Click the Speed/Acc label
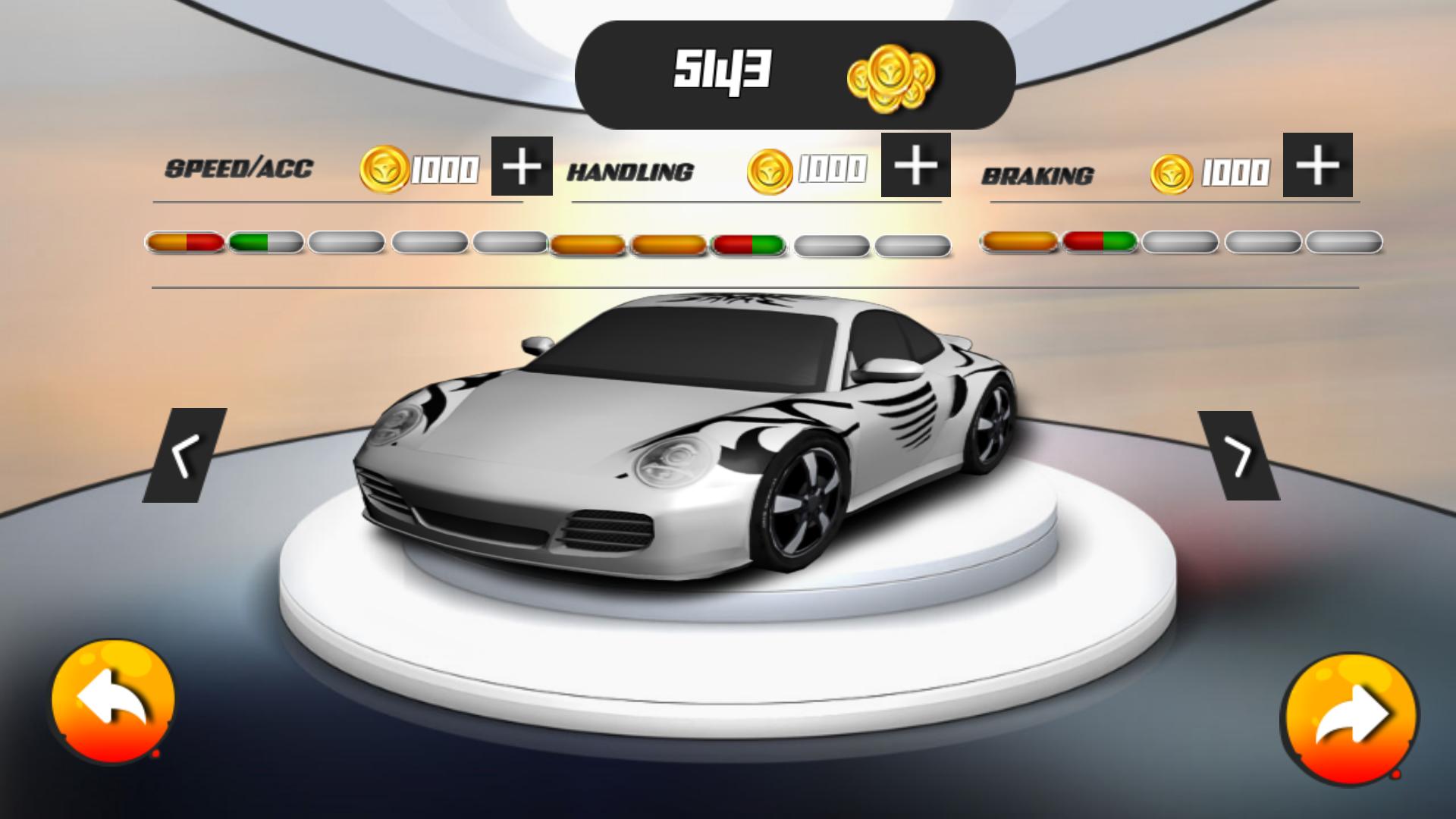Viewport: 1456px width, 819px height. coord(240,170)
